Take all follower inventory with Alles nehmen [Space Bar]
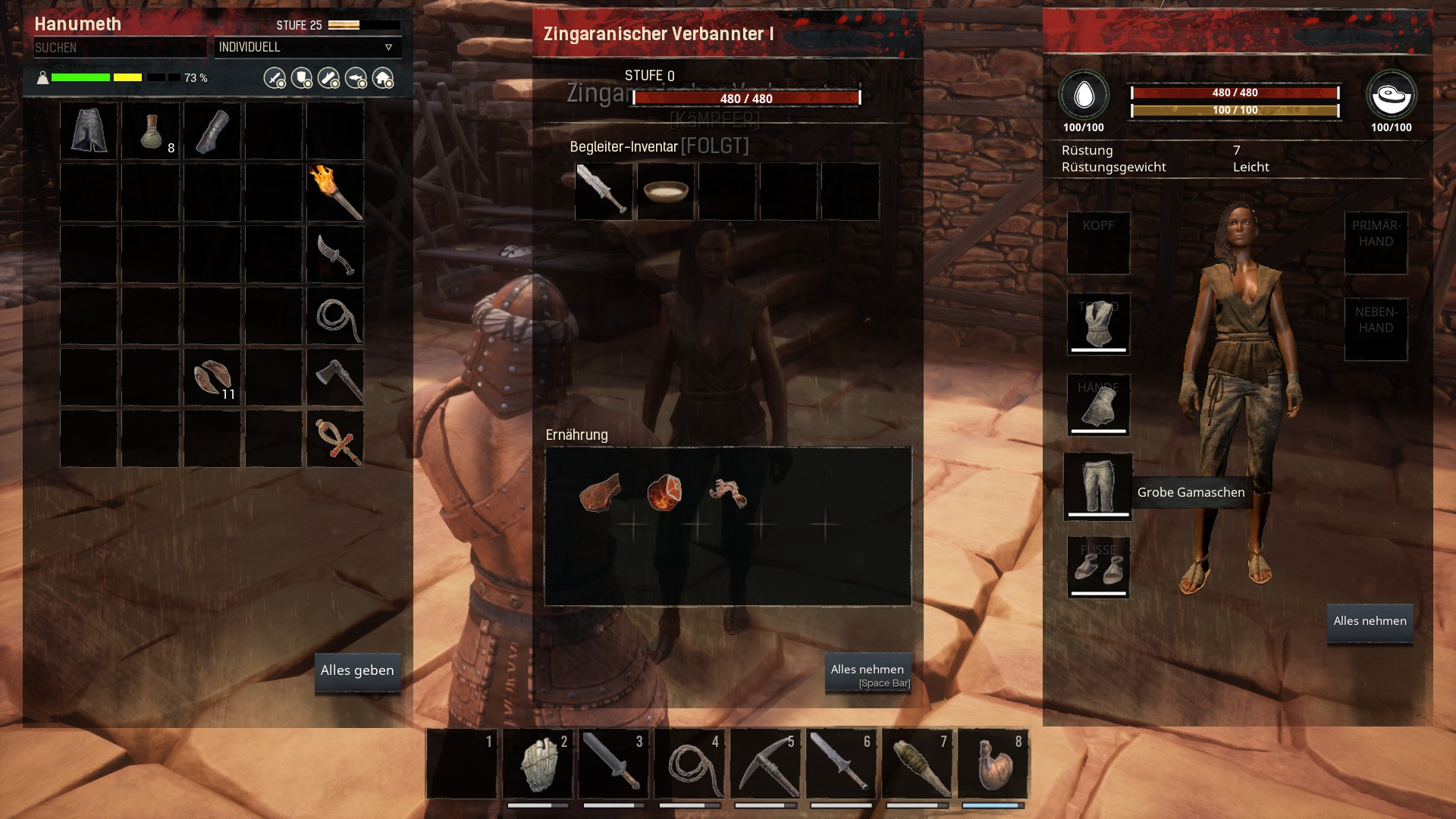The height and width of the screenshot is (819, 1456). (868, 673)
